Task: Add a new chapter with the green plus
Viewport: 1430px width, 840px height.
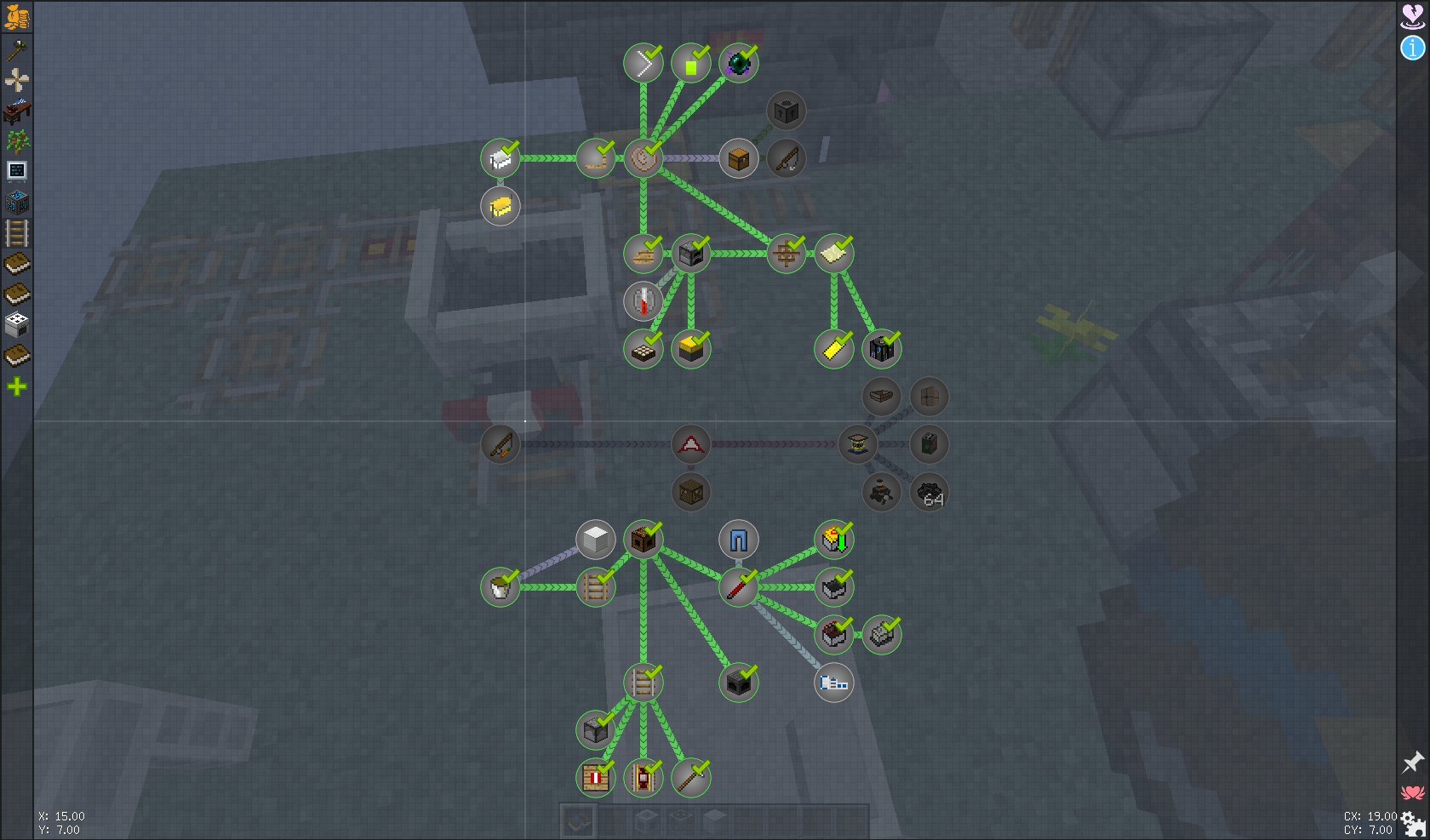Action: click(x=18, y=387)
